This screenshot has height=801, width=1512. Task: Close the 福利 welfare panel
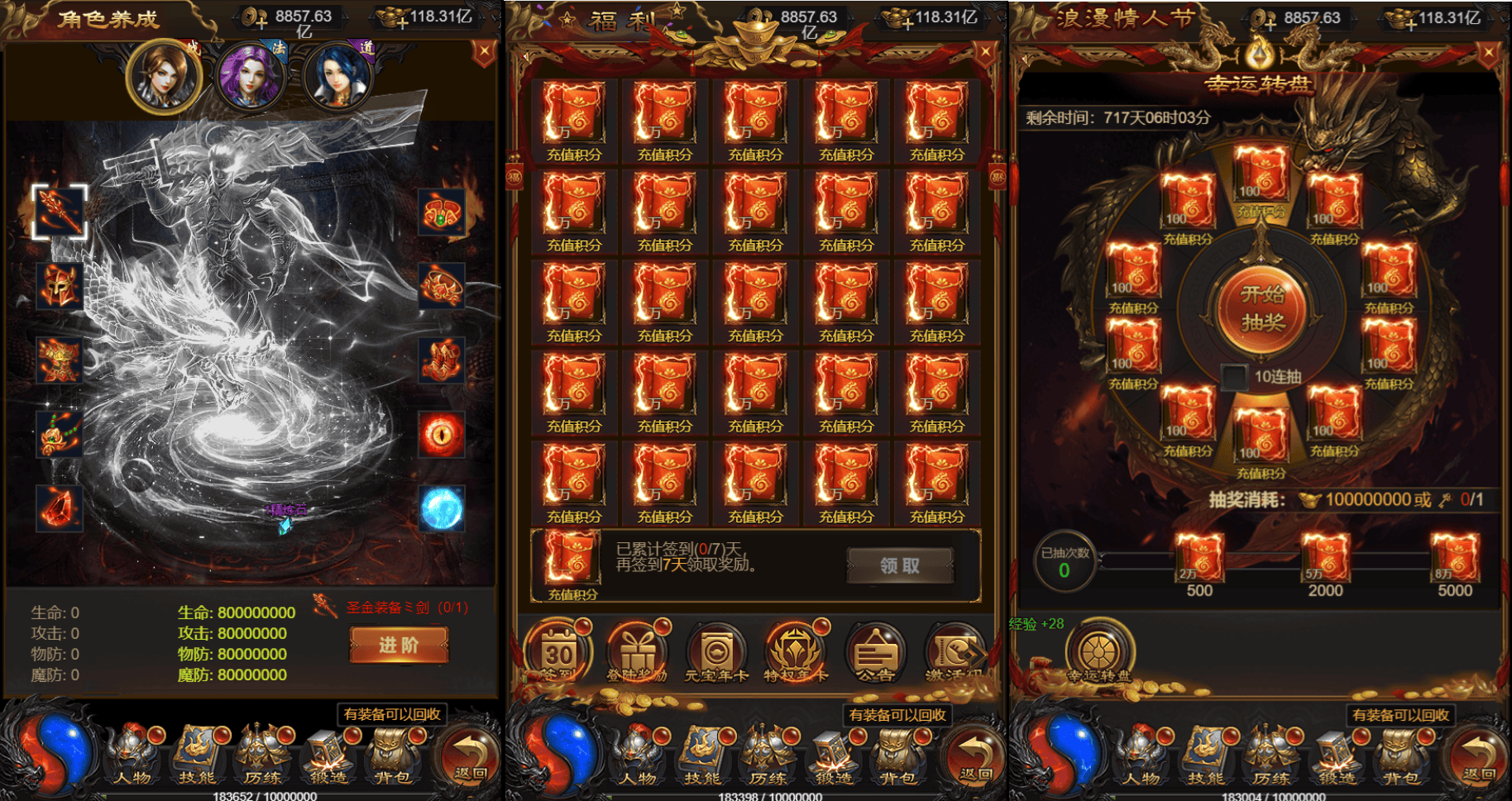click(985, 53)
